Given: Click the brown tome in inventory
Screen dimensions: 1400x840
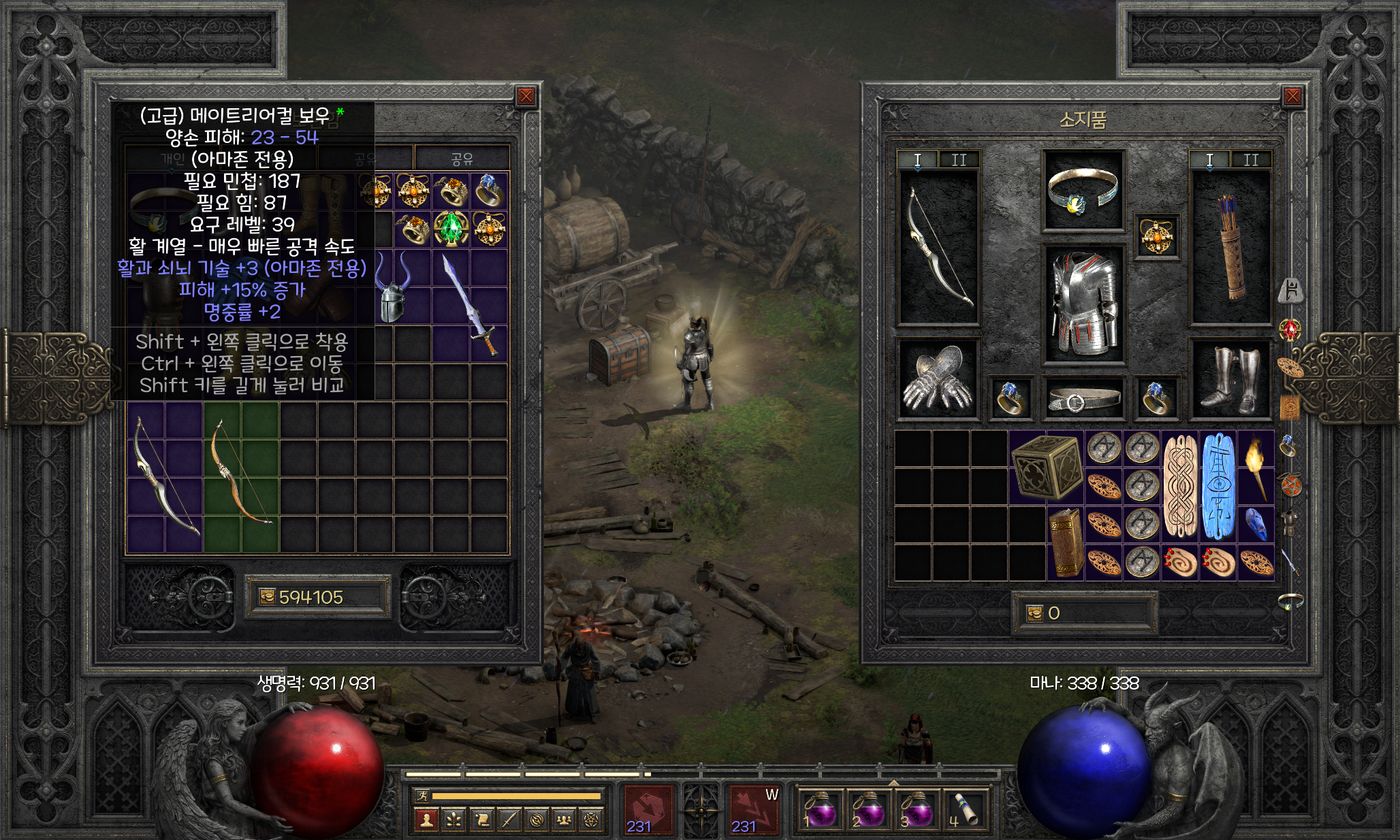Looking at the screenshot, I should 1066,543.
